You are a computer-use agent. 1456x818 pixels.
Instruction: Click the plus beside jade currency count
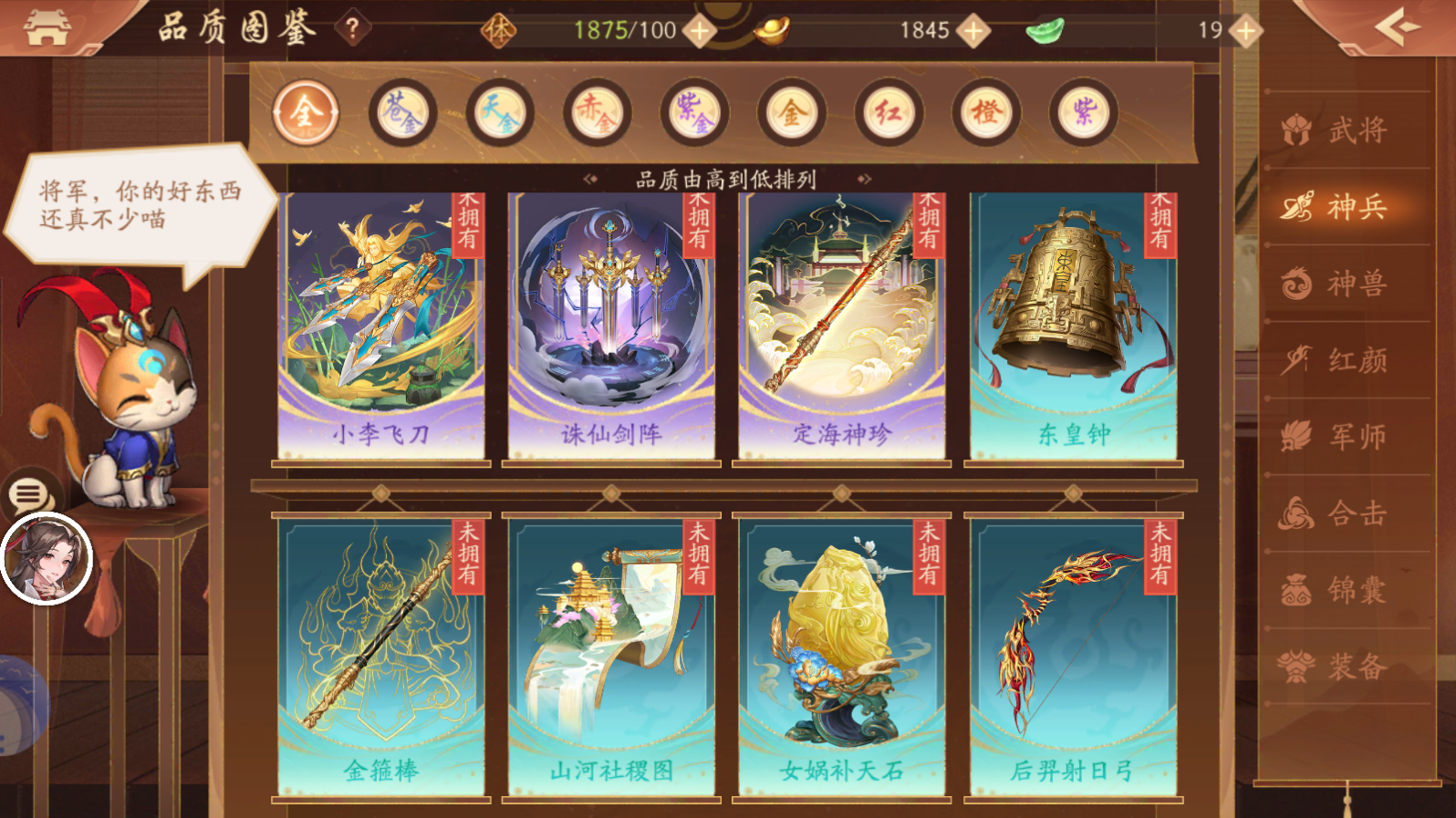(1243, 30)
